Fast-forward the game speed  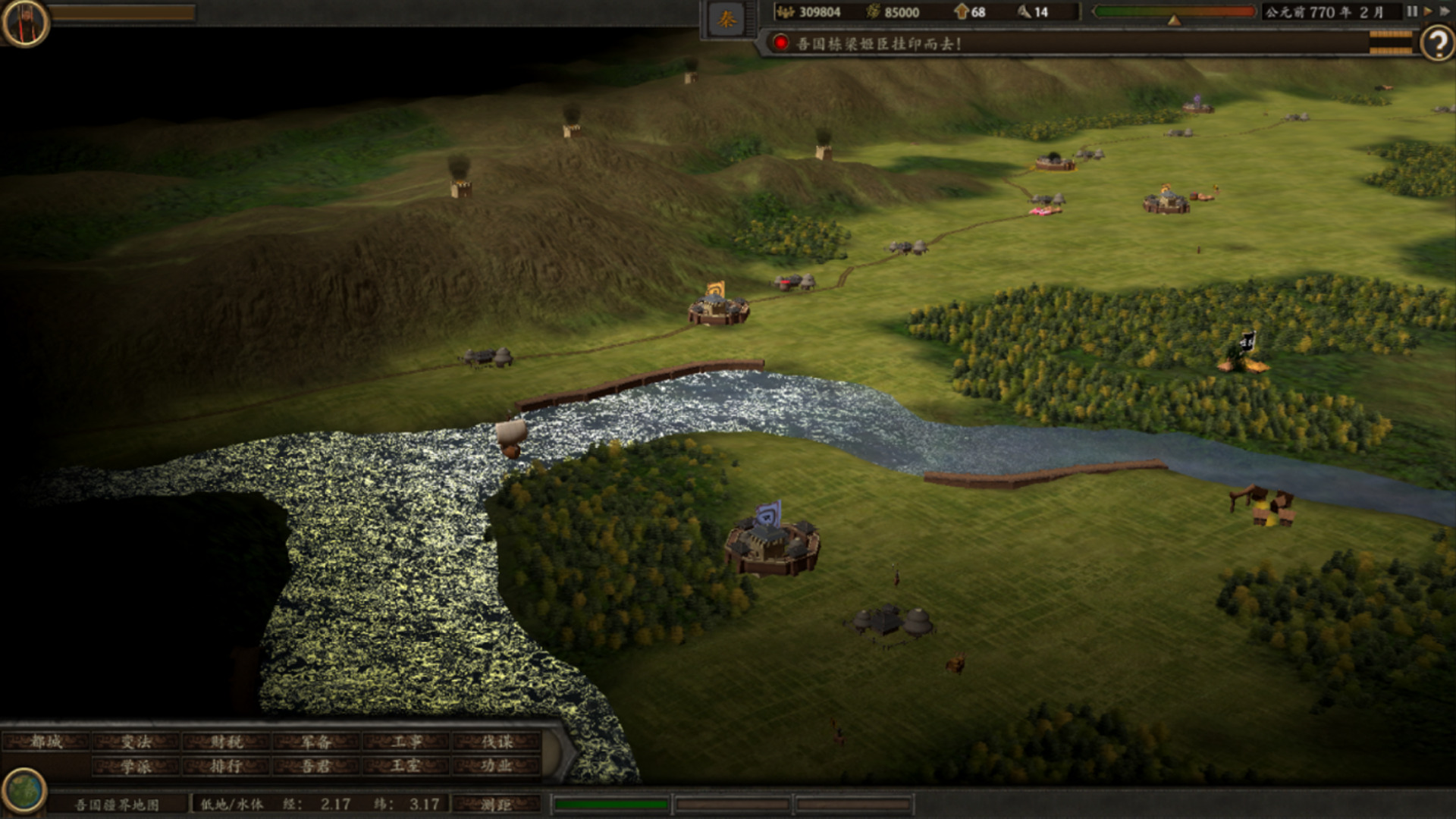(1444, 12)
